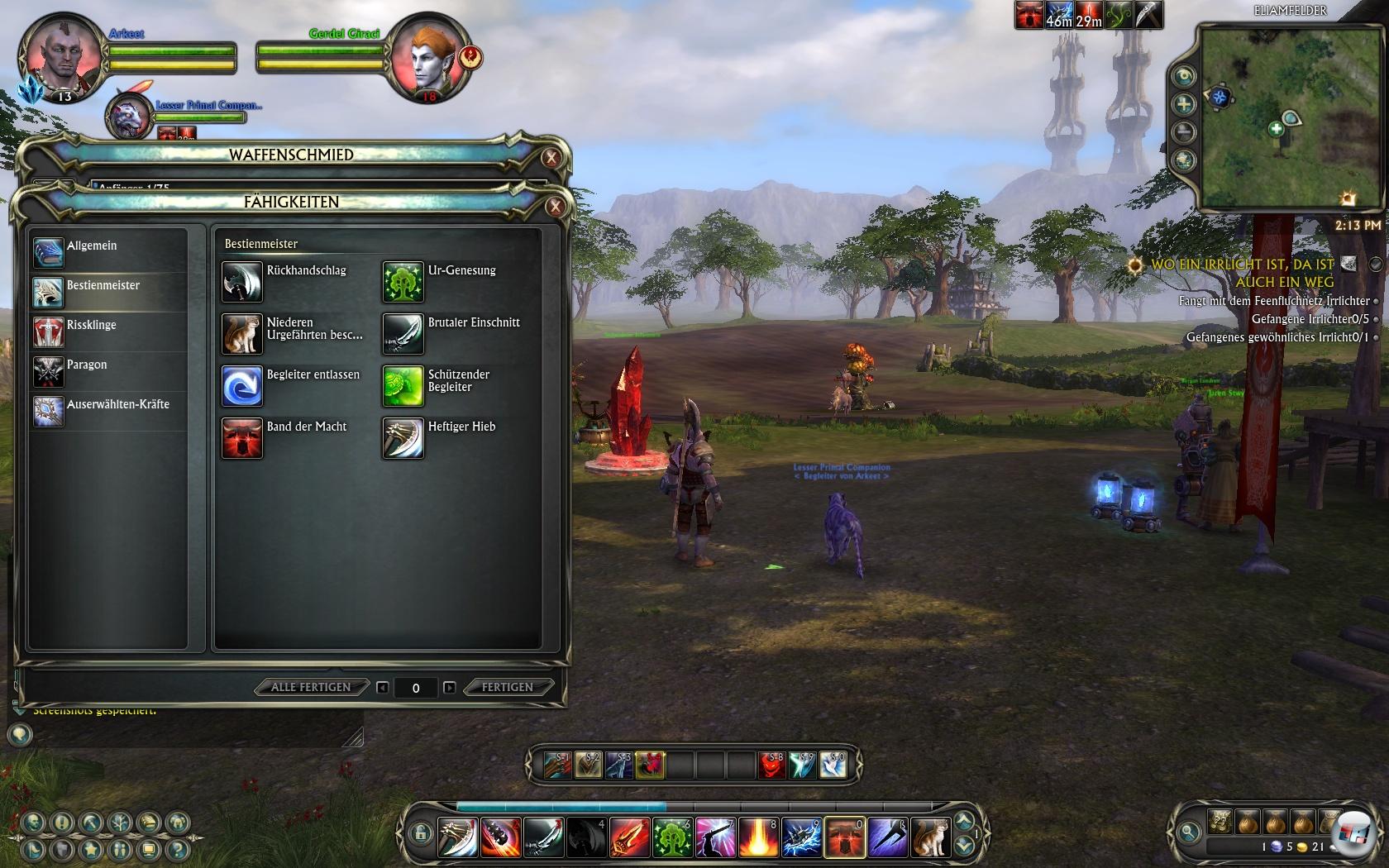Screen dimensions: 1389x868
Task: Click the Begleiter entlassen ability icon
Action: click(242, 386)
